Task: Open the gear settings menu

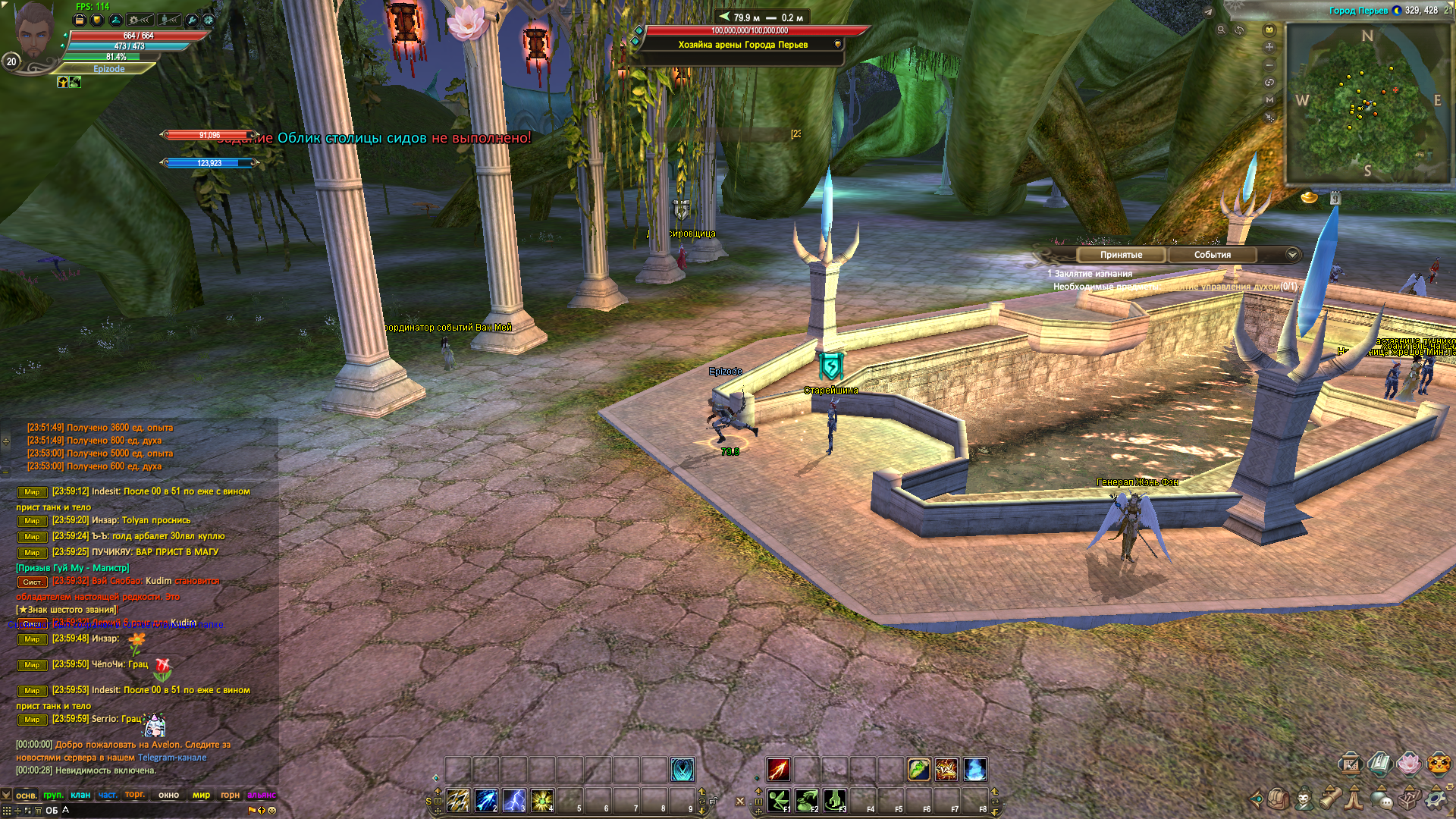Action: point(1435,799)
